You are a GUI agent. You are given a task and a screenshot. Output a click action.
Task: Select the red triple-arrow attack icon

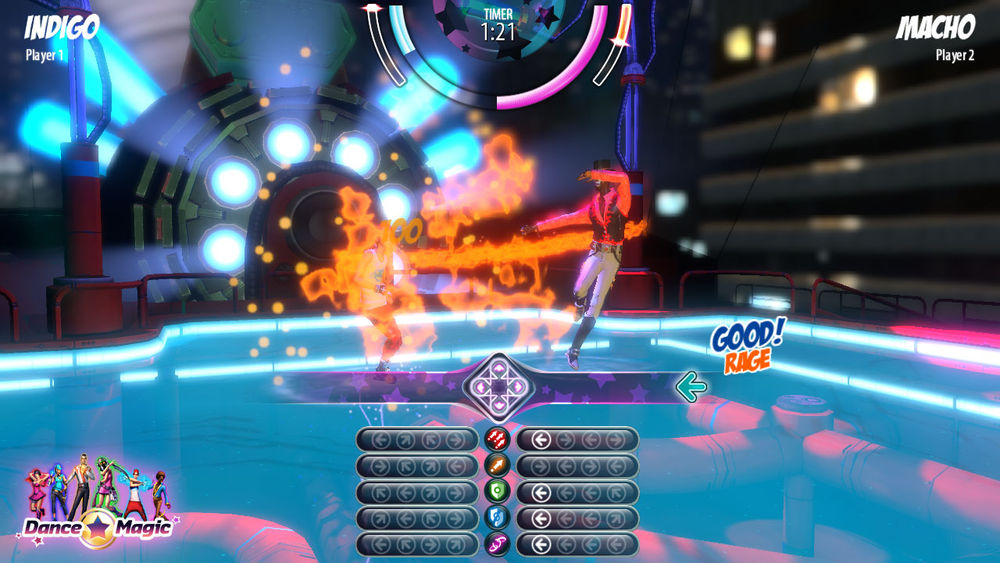tap(497, 440)
